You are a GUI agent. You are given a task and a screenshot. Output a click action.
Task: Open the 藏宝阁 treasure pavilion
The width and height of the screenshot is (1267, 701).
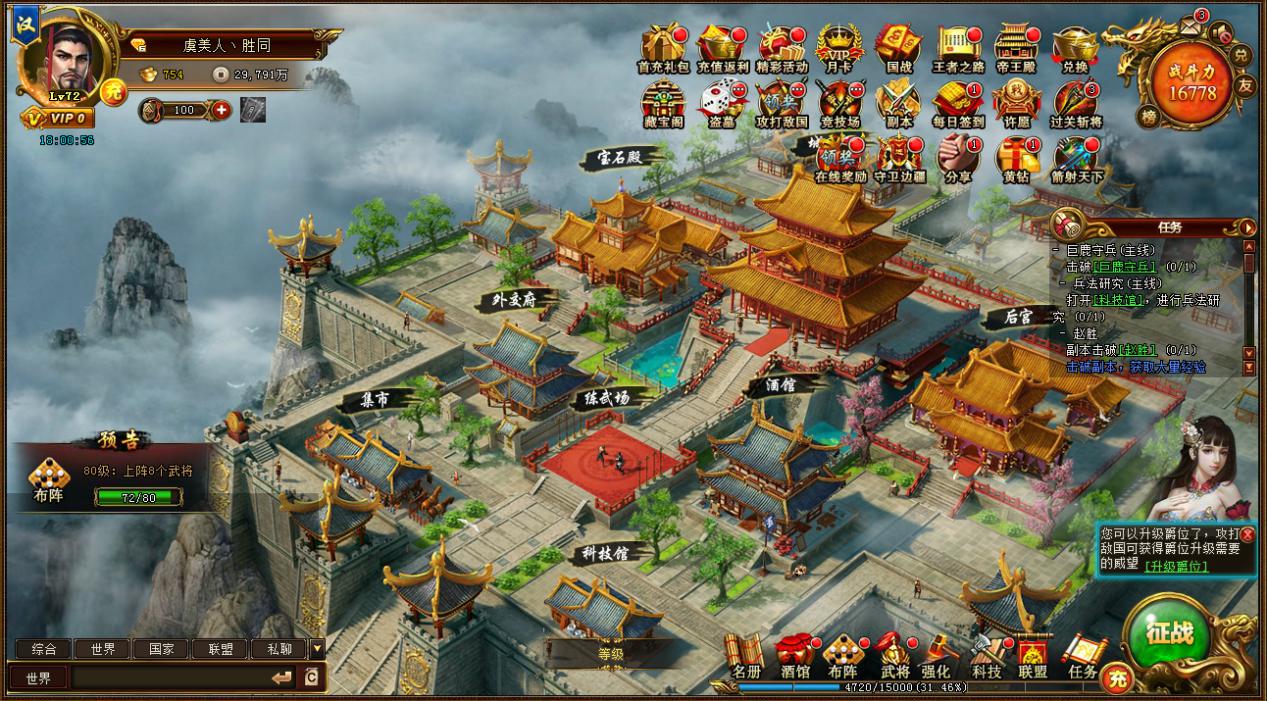663,102
